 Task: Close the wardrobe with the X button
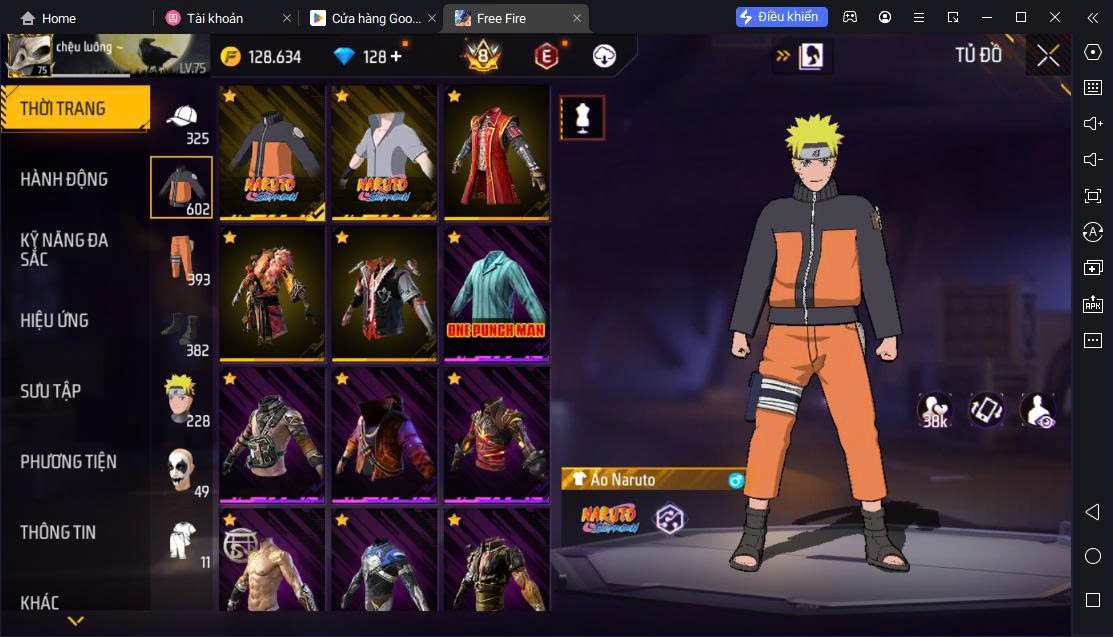1048,56
